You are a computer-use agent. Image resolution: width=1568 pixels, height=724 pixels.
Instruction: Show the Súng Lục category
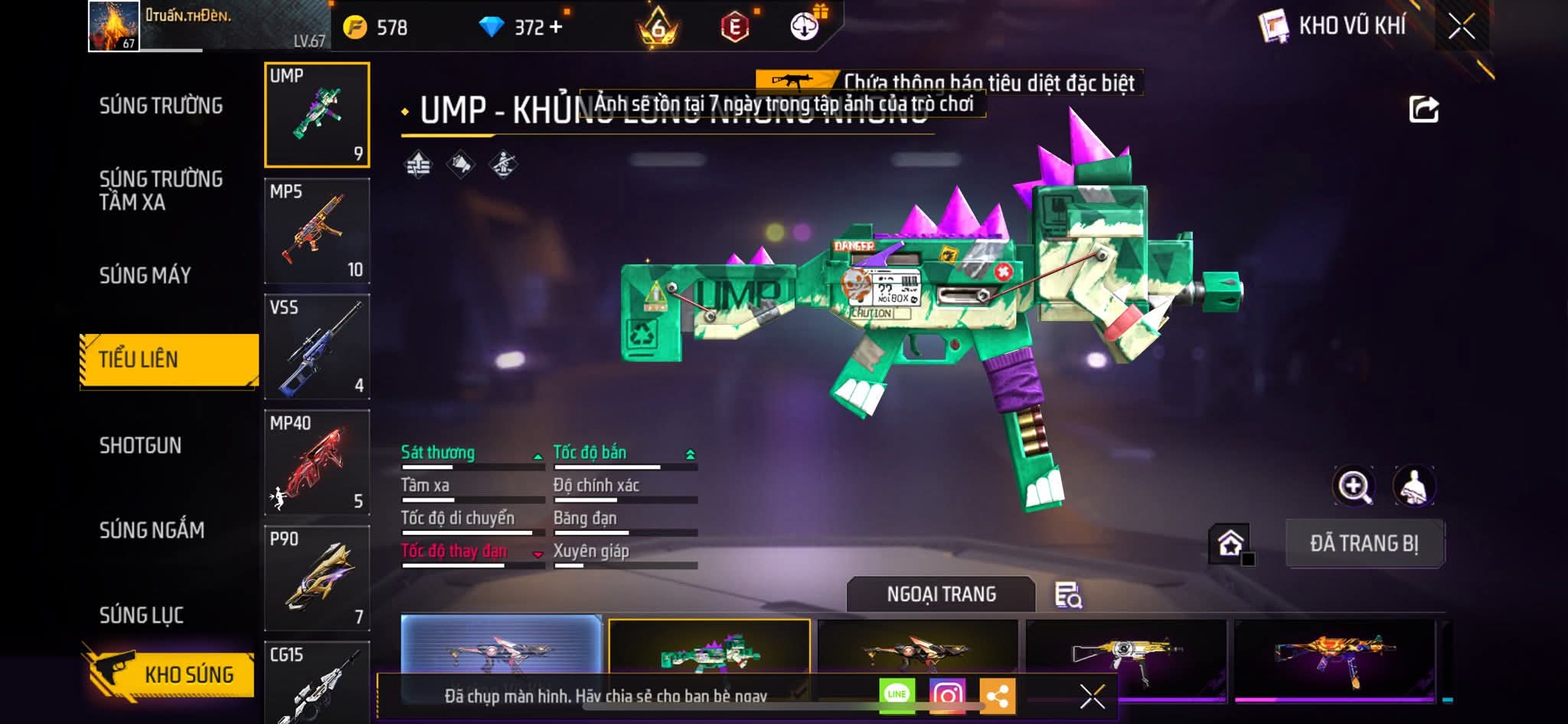pyautogui.click(x=141, y=614)
